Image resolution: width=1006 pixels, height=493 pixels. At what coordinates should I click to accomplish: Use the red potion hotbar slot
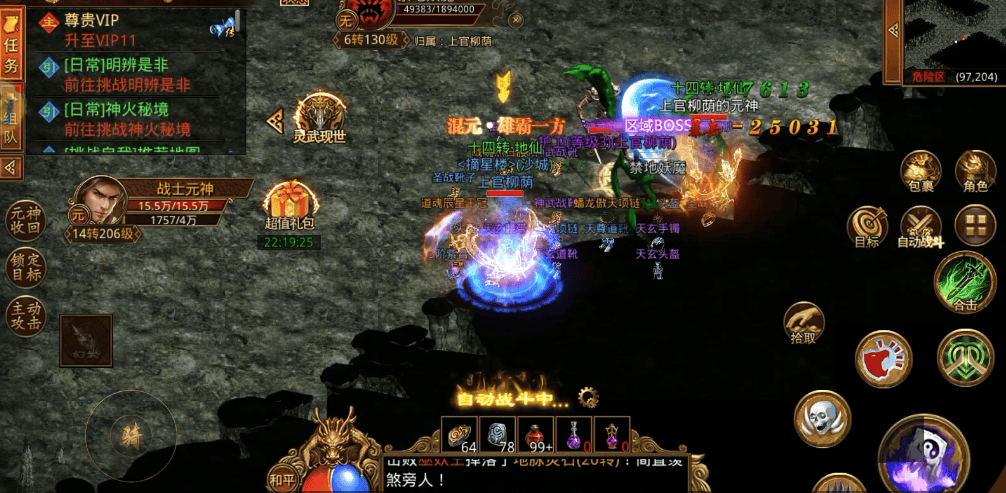[541, 435]
